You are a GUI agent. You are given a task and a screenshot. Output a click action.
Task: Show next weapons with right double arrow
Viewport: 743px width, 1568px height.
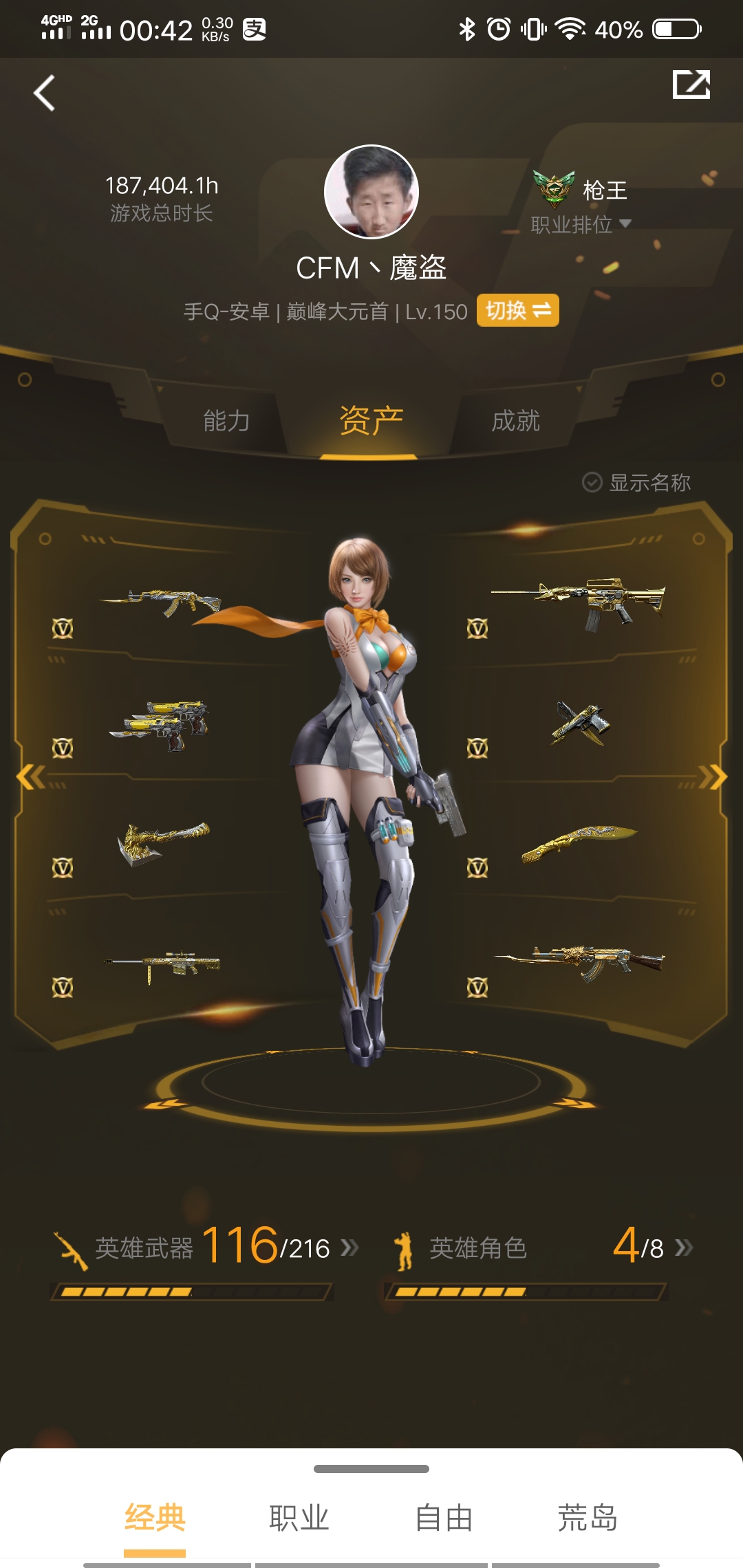click(713, 777)
